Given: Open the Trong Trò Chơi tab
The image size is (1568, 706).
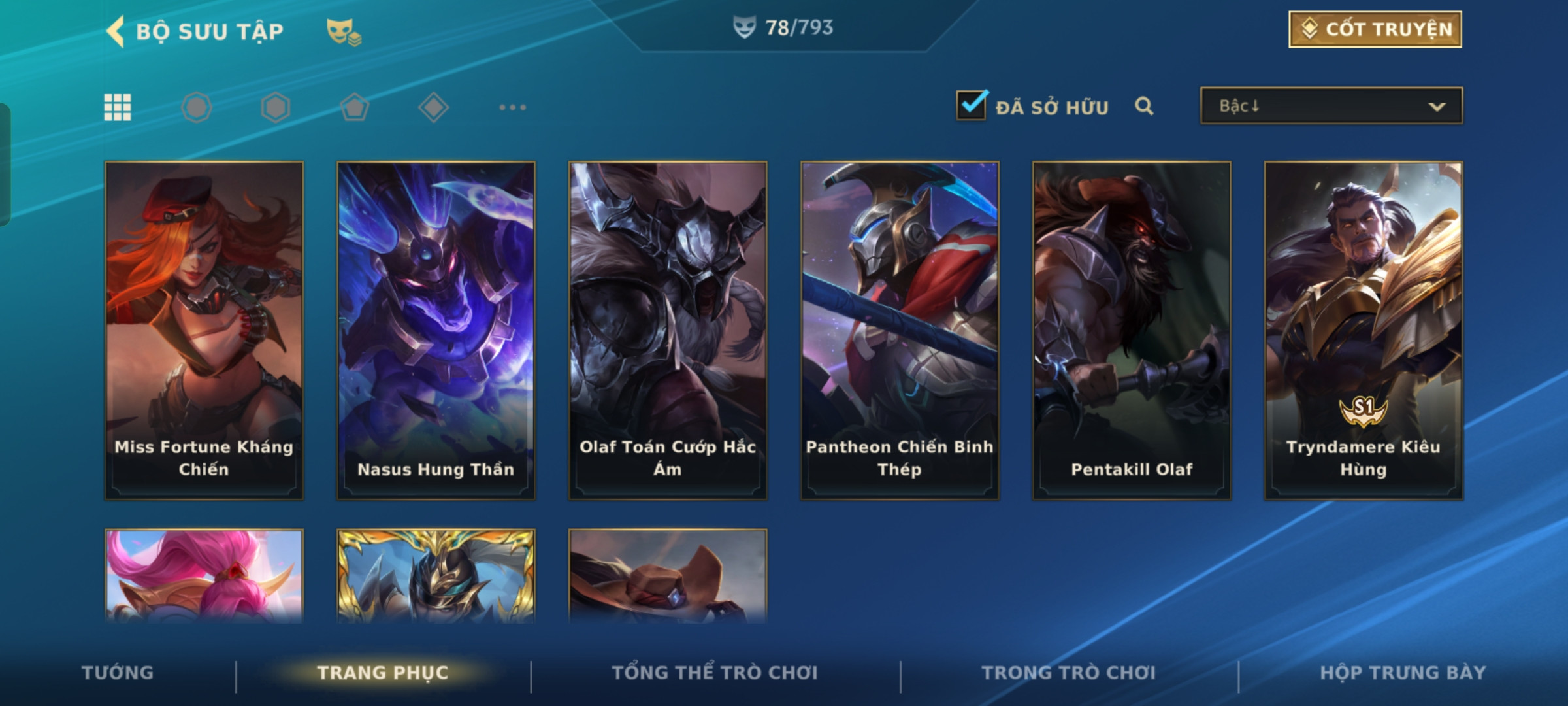Looking at the screenshot, I should tap(1069, 673).
